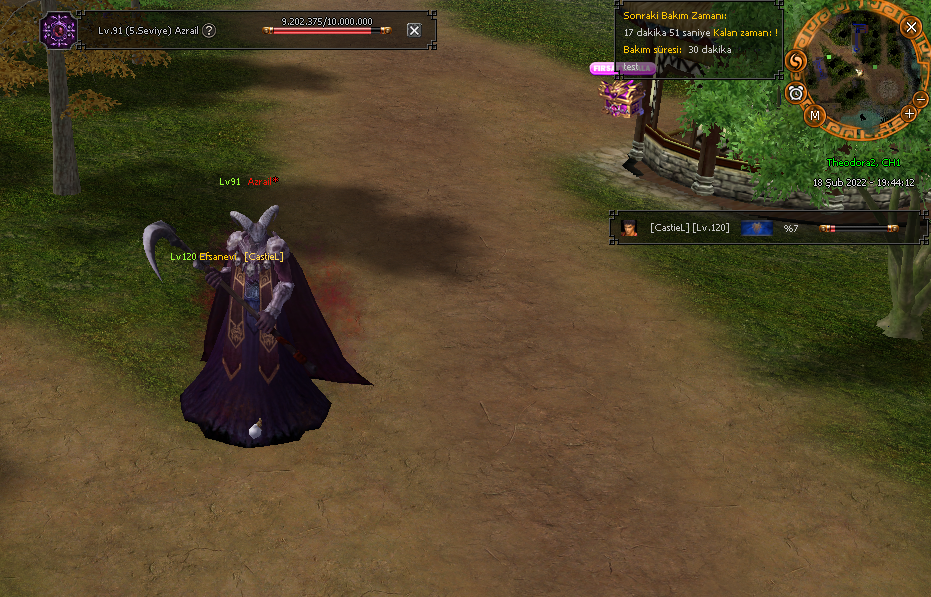
Task: Close the minimap with its X button
Action: coord(911,27)
